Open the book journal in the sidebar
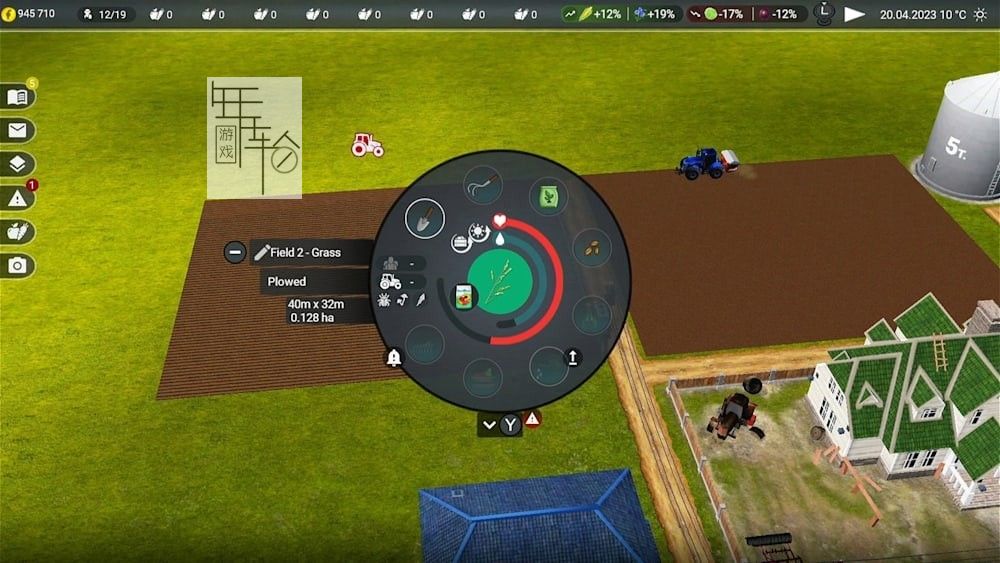Screen dimensions: 1000x563 click(x=18, y=97)
